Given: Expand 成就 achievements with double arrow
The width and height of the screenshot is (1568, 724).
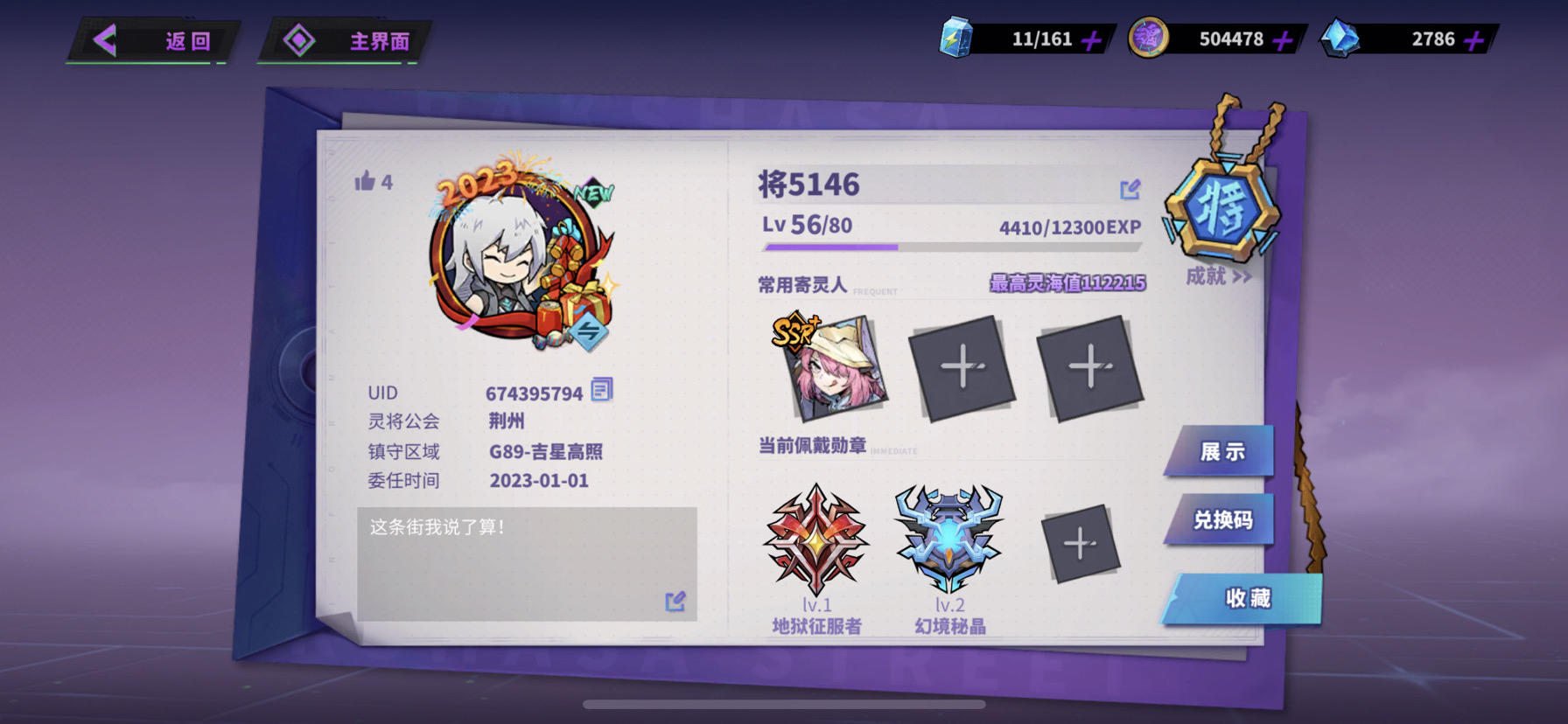Looking at the screenshot, I should 1218,275.
